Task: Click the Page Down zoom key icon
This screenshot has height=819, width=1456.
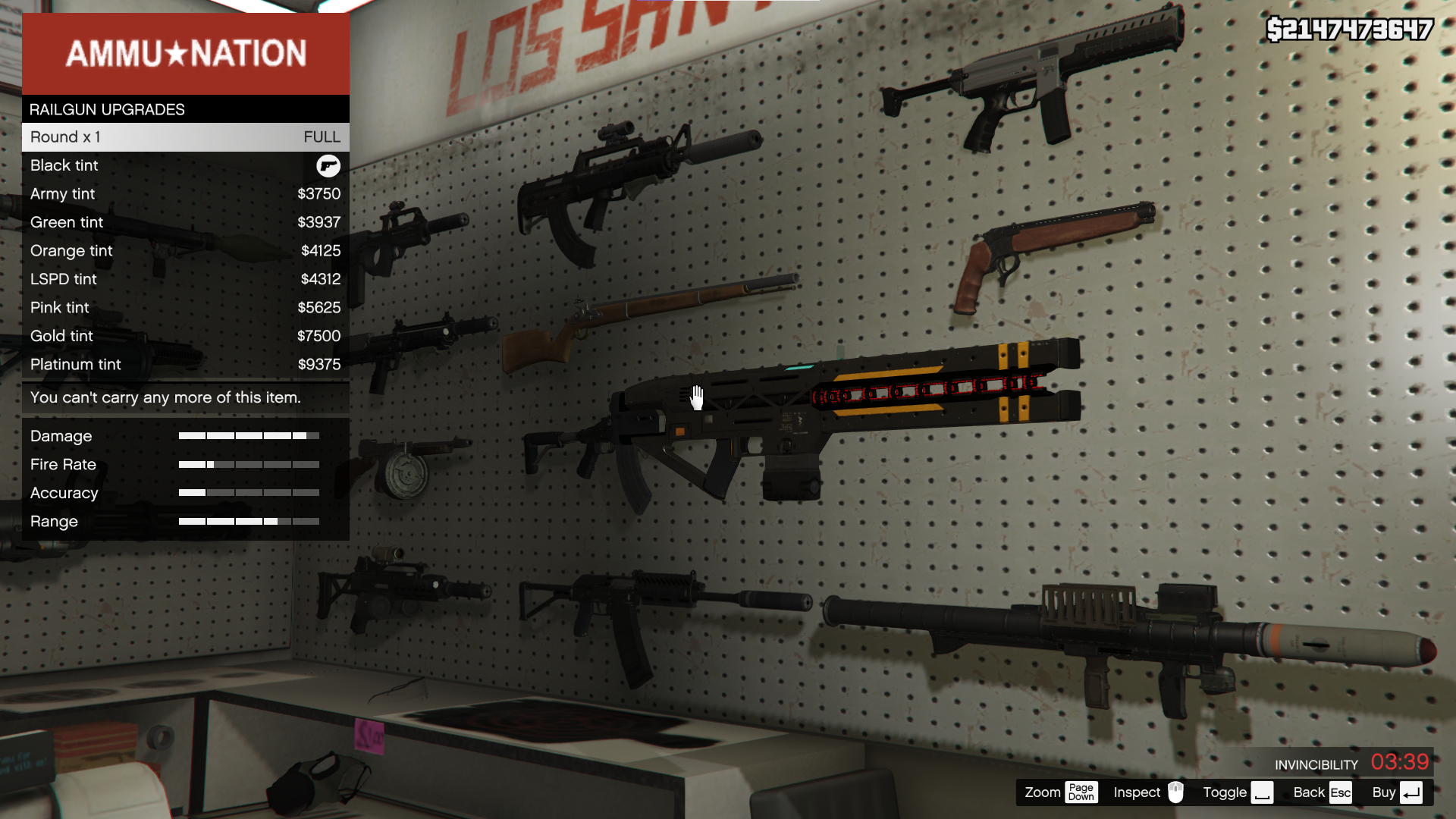Action: (1081, 792)
